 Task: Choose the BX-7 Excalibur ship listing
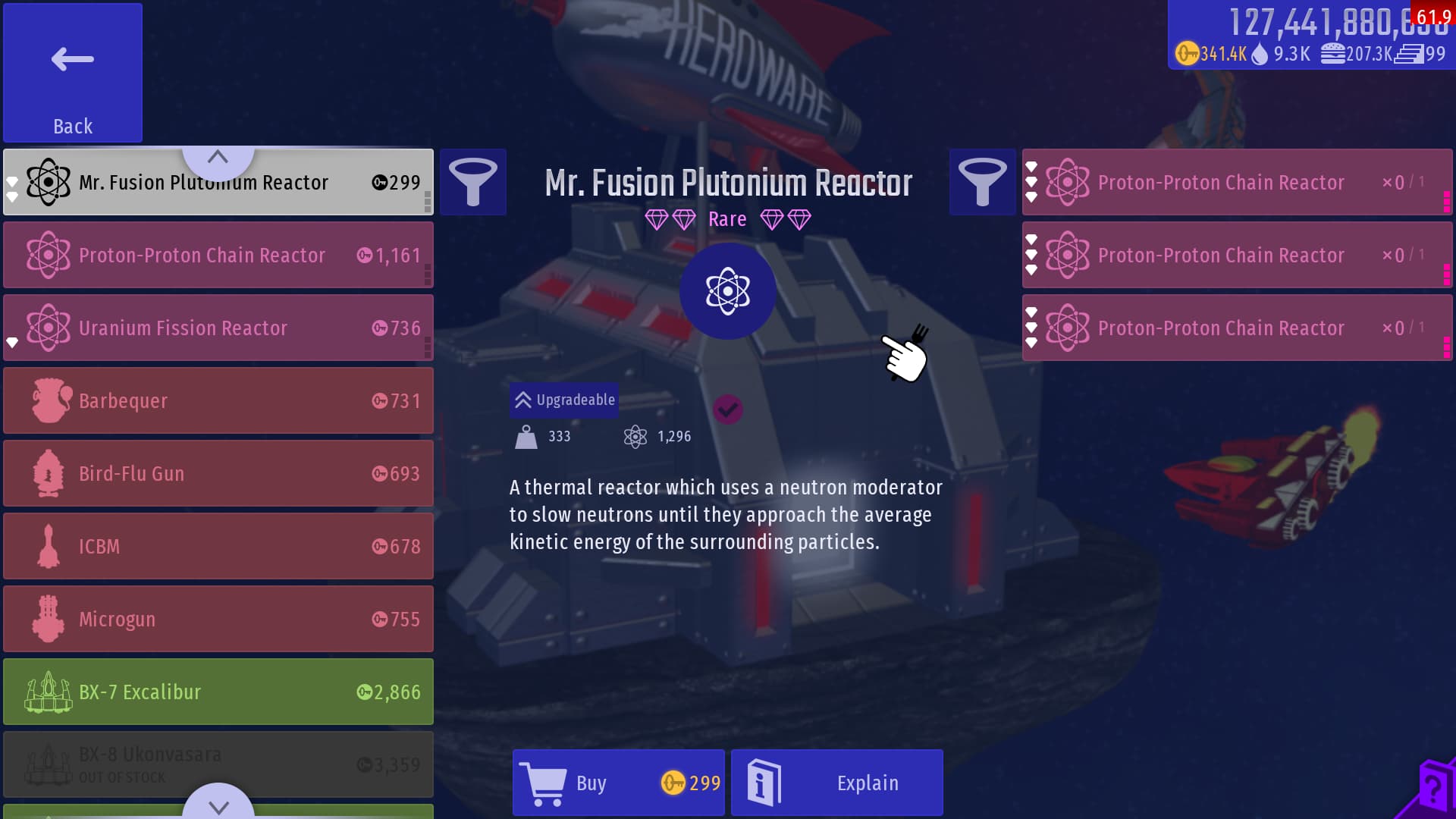218,692
